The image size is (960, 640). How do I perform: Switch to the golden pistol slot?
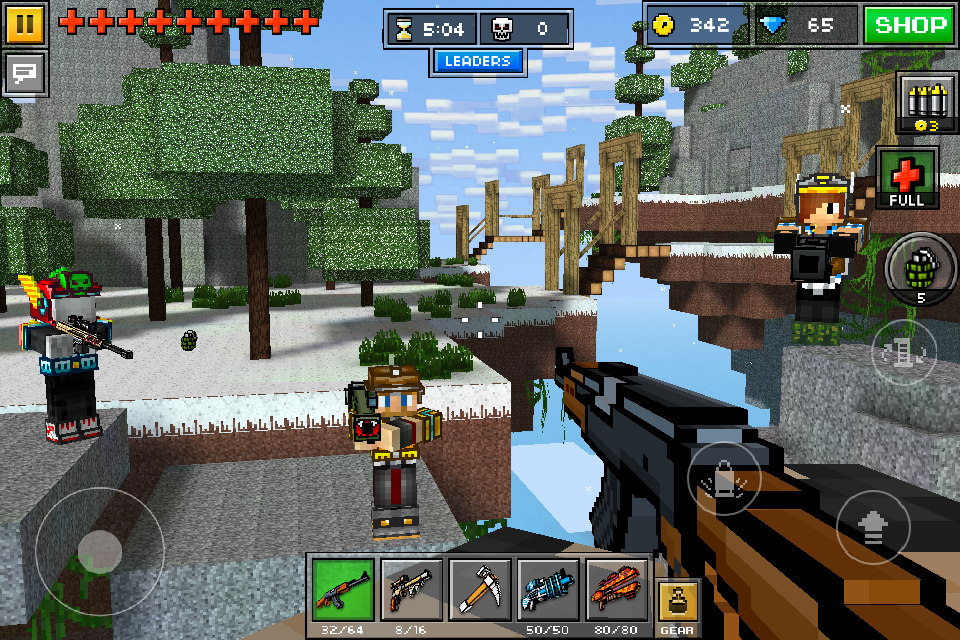[x=411, y=591]
